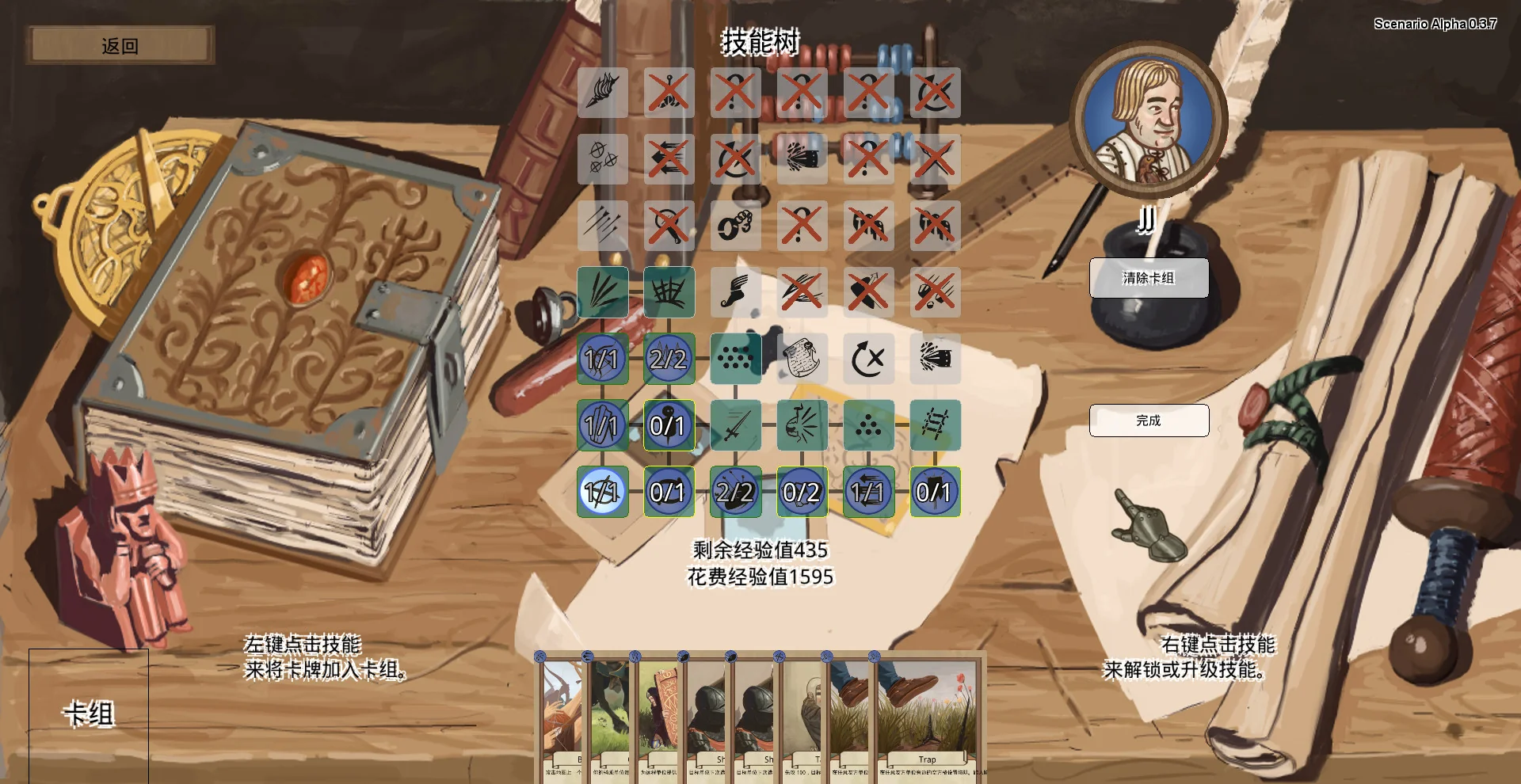Viewport: 1521px width, 784px height.
Task: Select the winged boot movement skill icon
Action: pyautogui.click(x=735, y=291)
